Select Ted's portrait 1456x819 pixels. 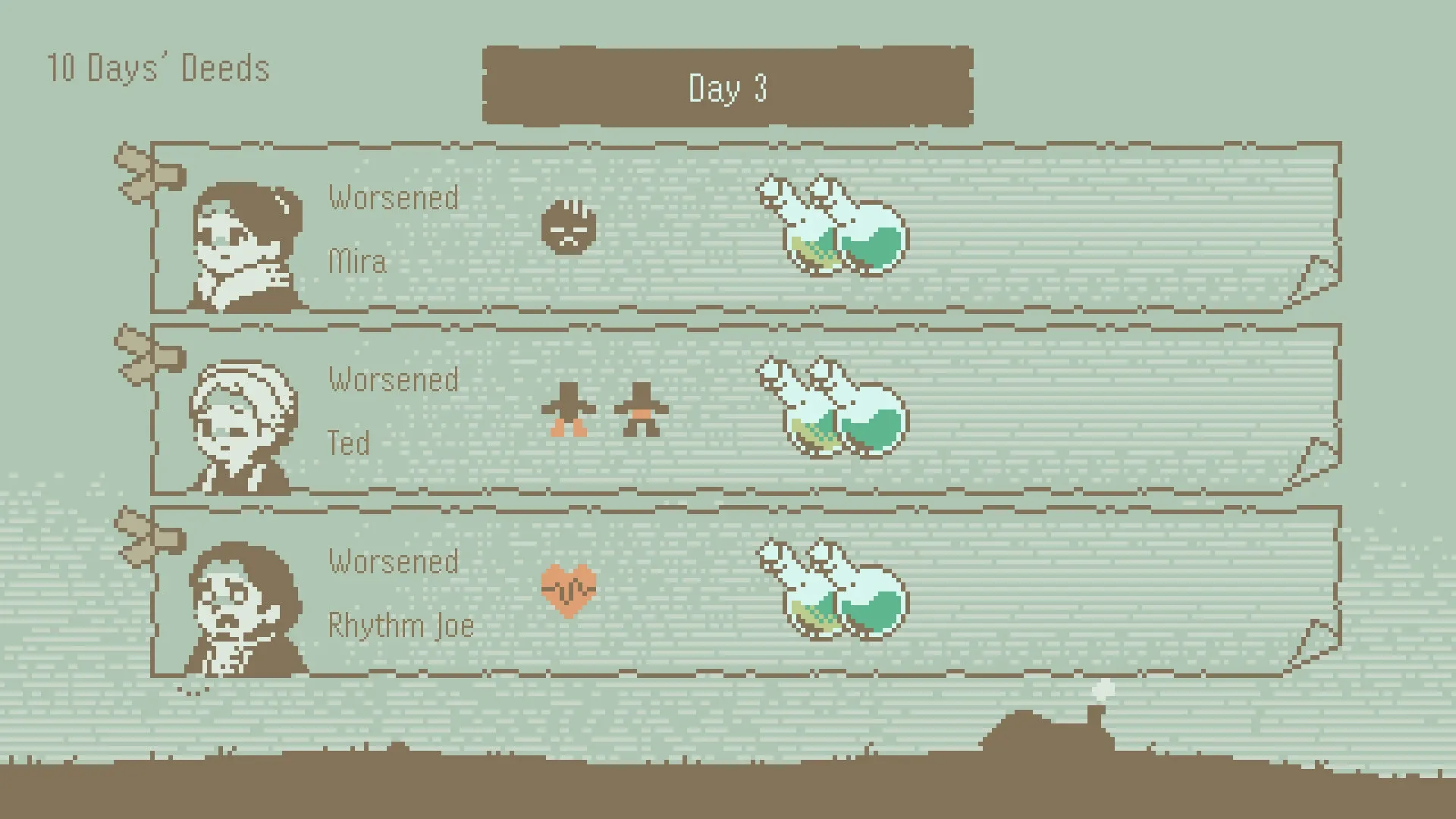click(243, 425)
